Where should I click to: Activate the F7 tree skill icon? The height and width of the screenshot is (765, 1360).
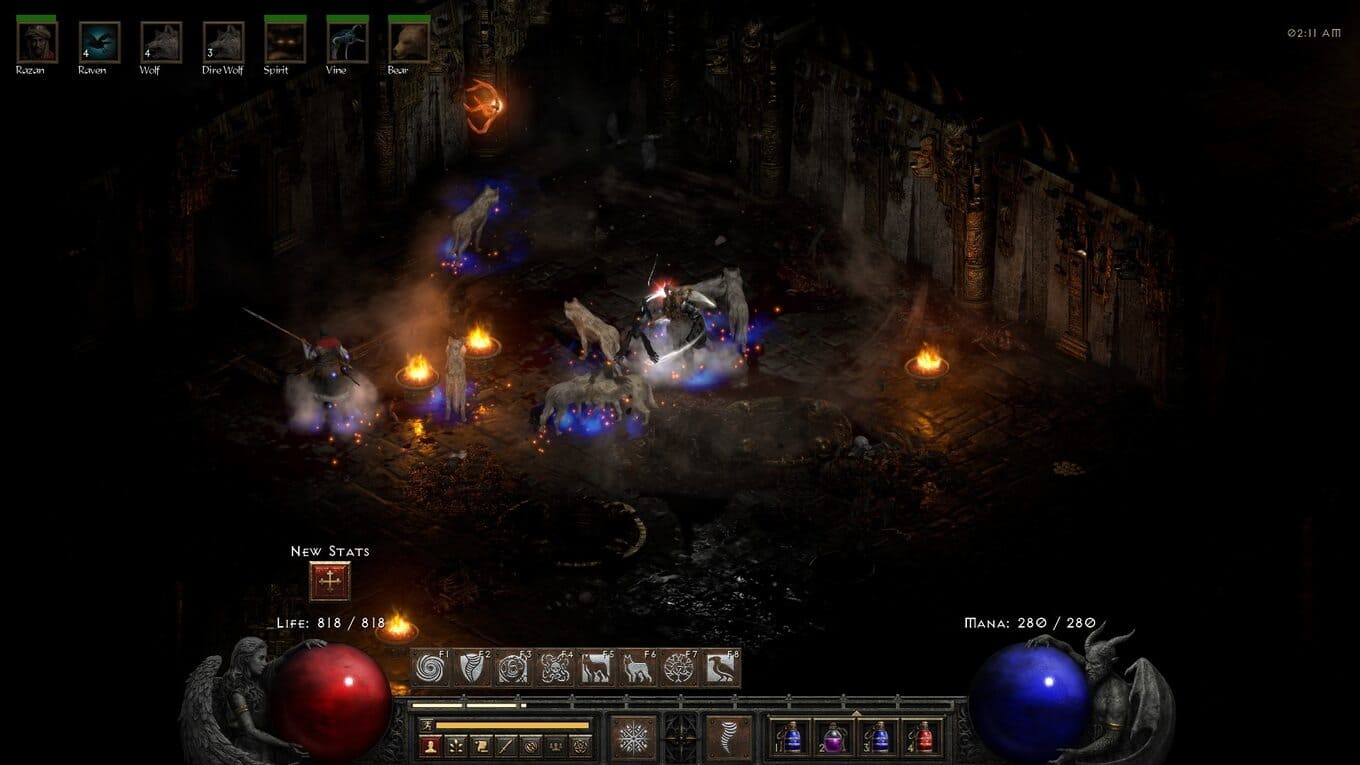[x=679, y=668]
